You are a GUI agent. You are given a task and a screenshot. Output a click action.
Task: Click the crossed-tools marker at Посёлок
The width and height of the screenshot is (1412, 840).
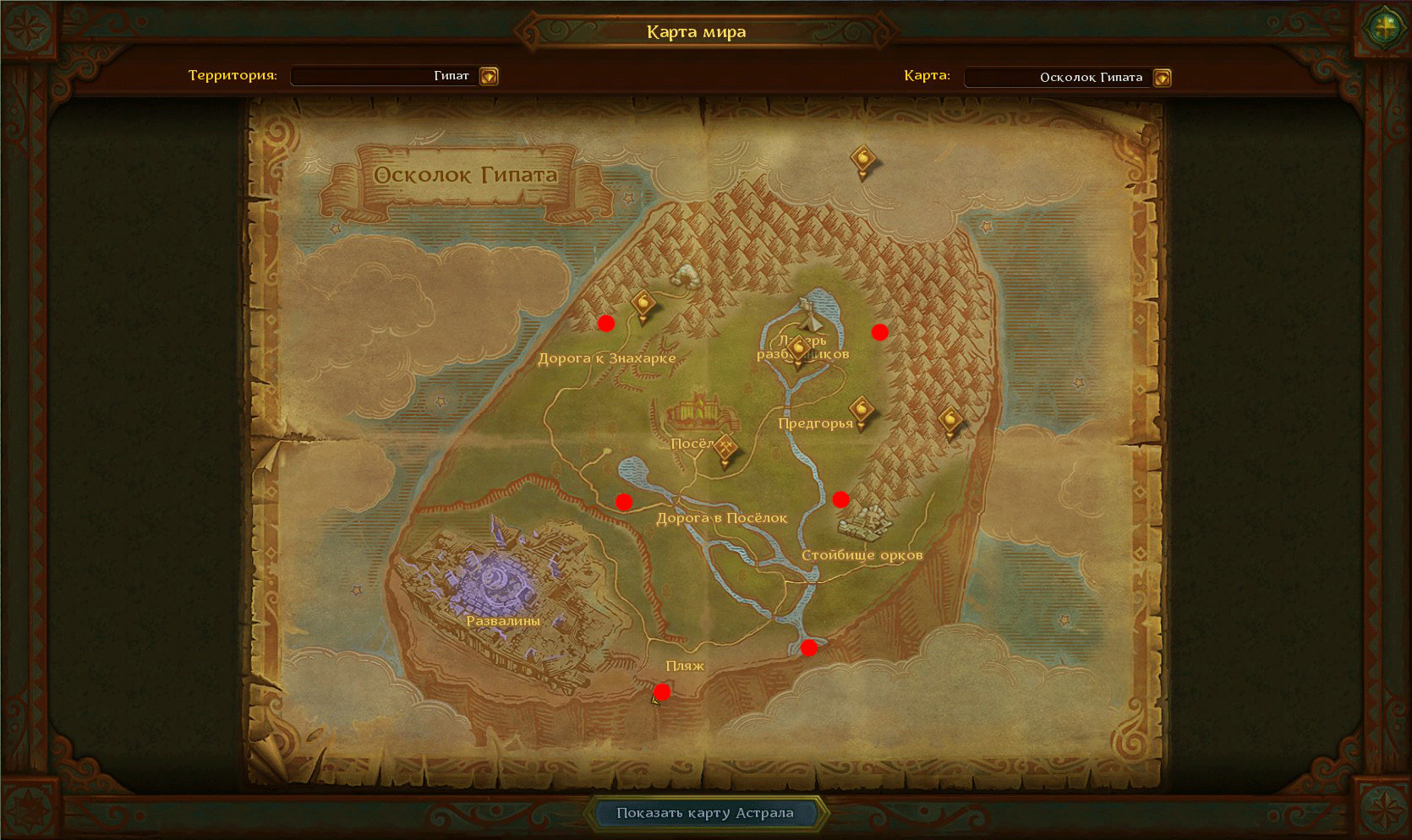point(725,449)
